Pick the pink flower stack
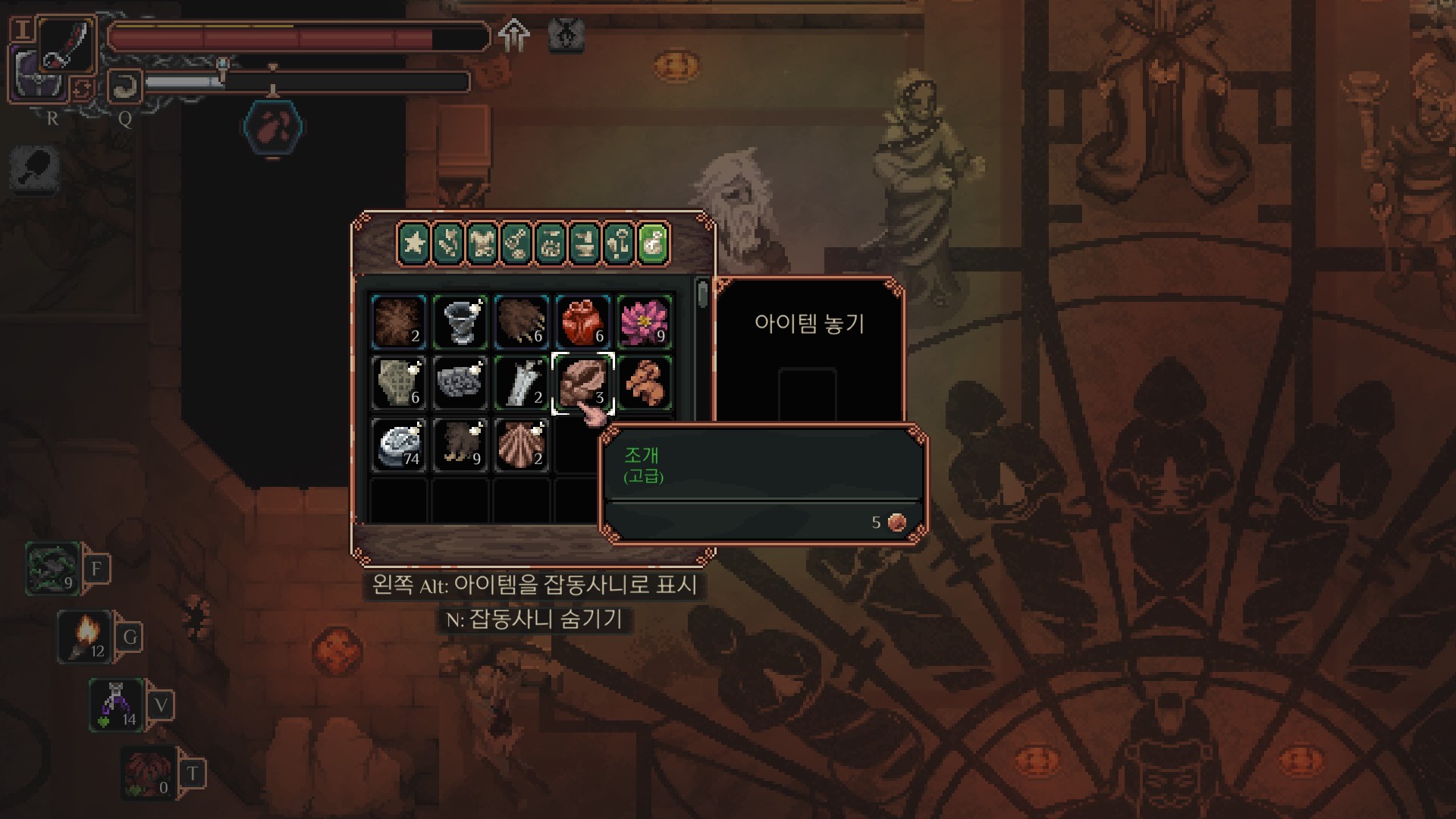Image resolution: width=1456 pixels, height=819 pixels. click(644, 322)
